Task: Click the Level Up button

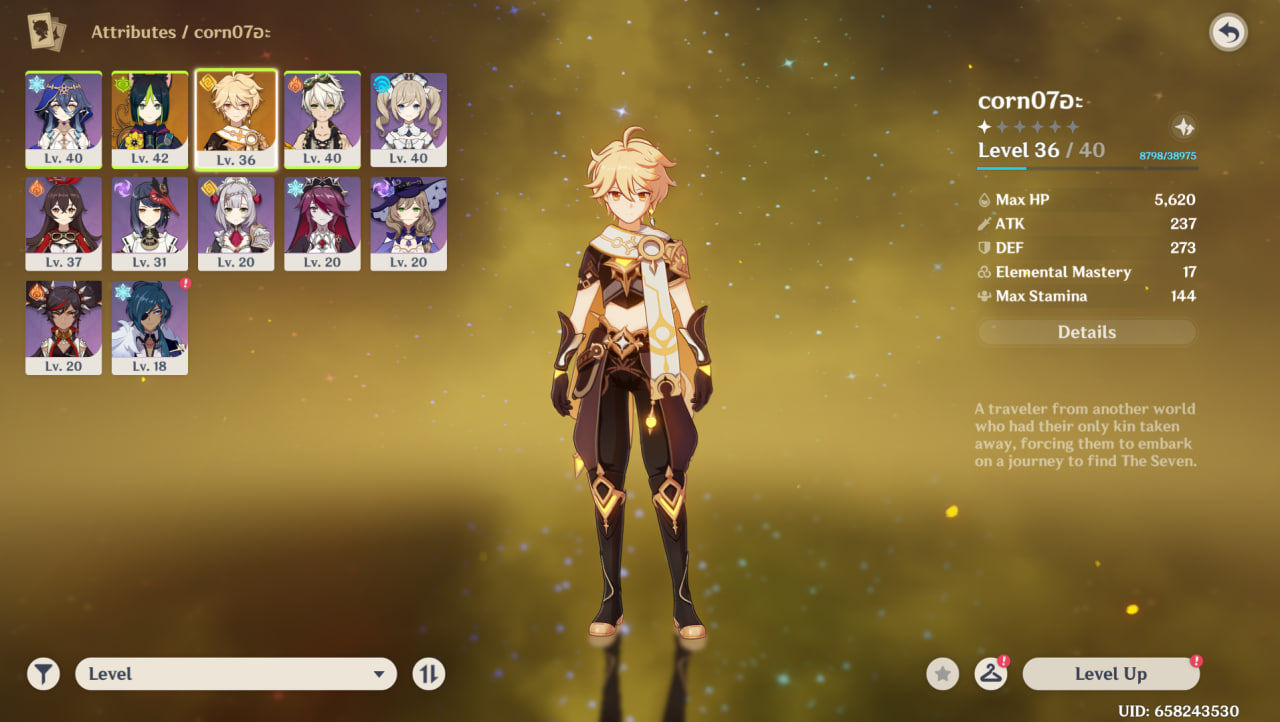Action: pos(1110,674)
